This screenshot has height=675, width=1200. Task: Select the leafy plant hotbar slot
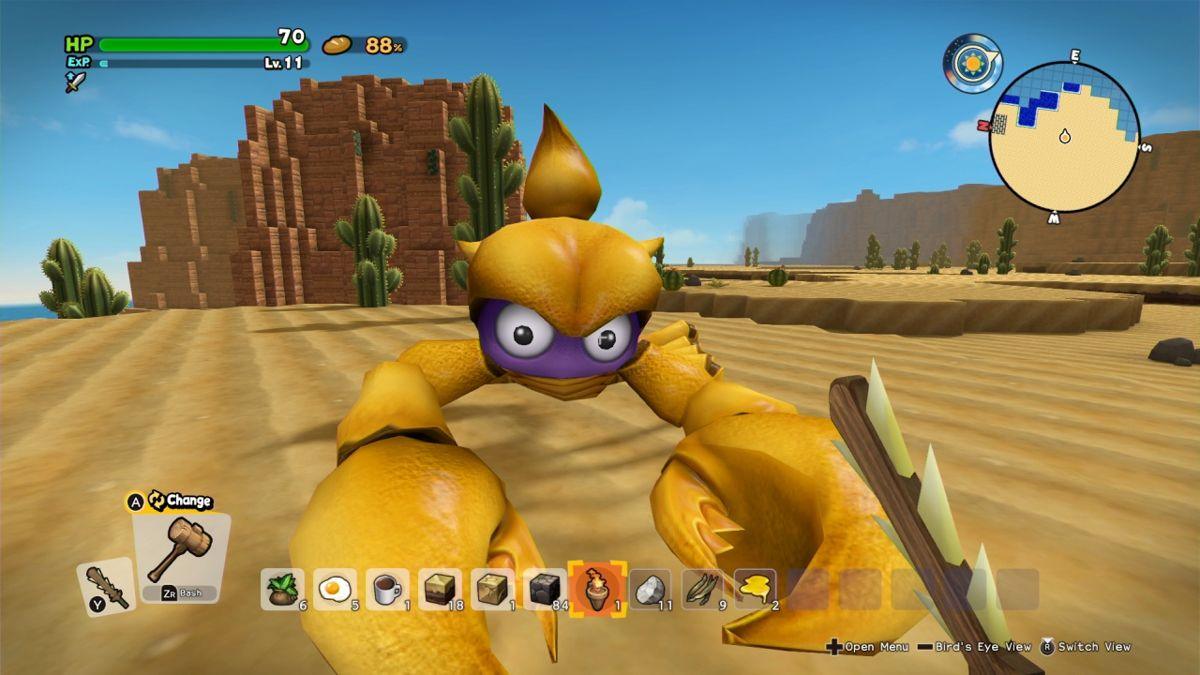pos(282,589)
